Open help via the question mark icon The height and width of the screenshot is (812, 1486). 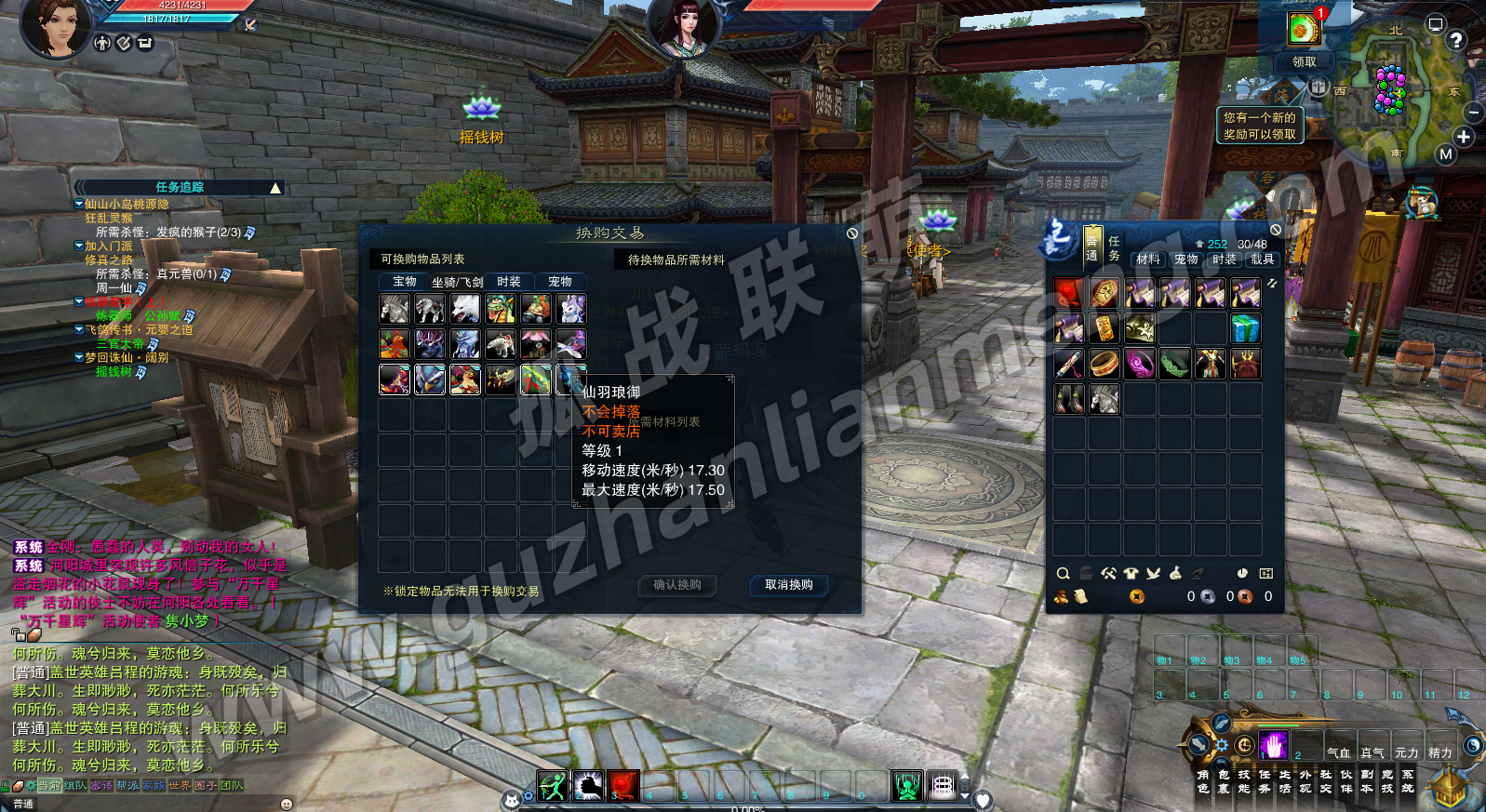[x=1456, y=40]
